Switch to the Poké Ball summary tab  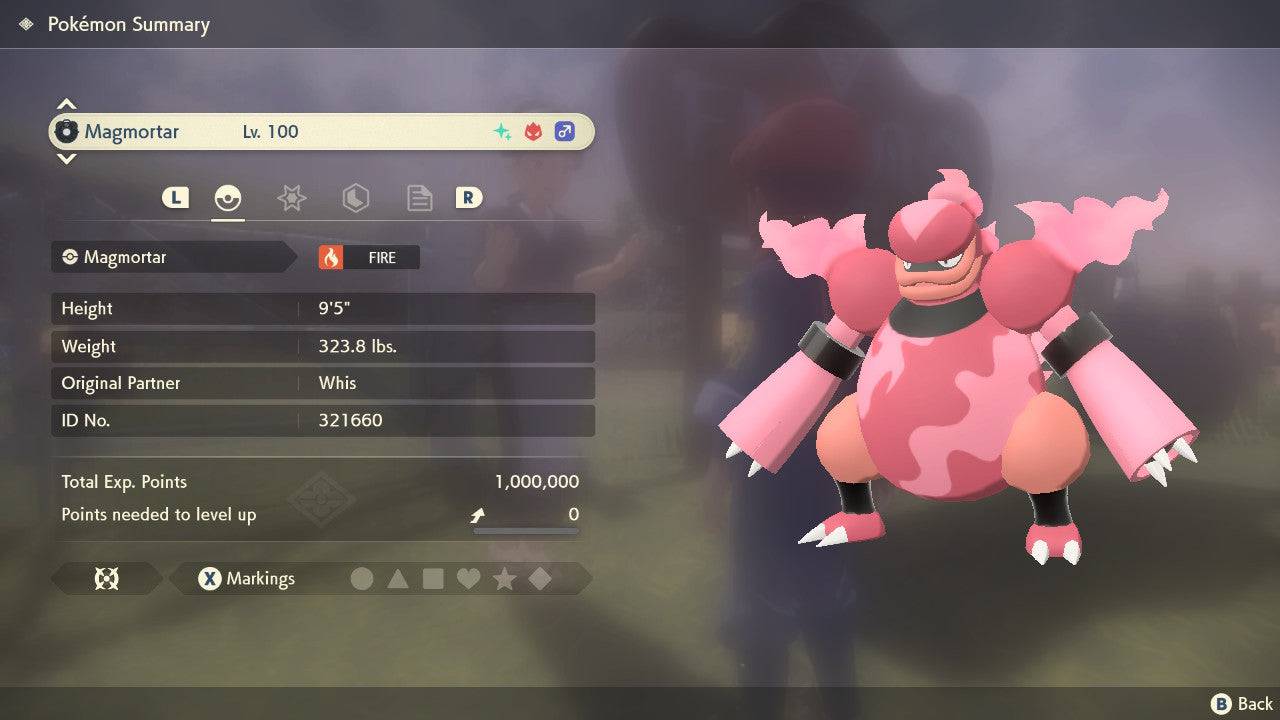coord(228,198)
